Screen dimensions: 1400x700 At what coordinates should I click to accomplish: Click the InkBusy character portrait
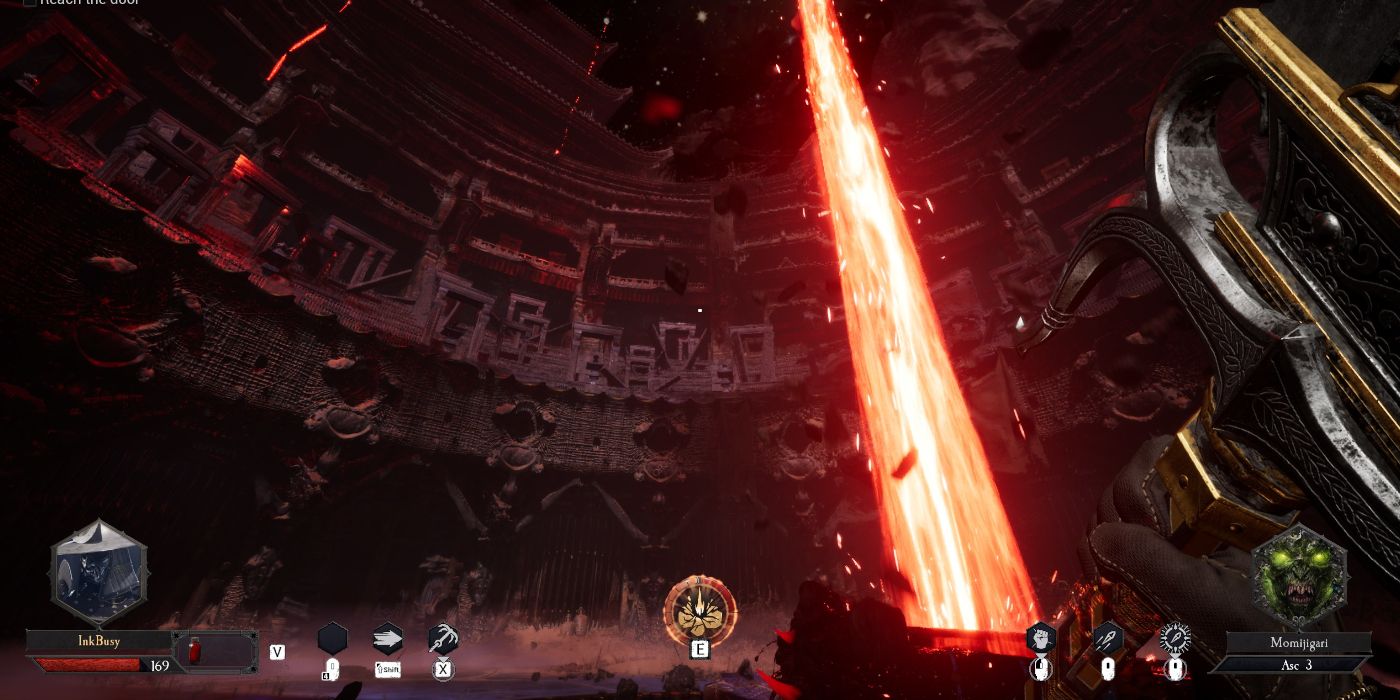tap(99, 574)
